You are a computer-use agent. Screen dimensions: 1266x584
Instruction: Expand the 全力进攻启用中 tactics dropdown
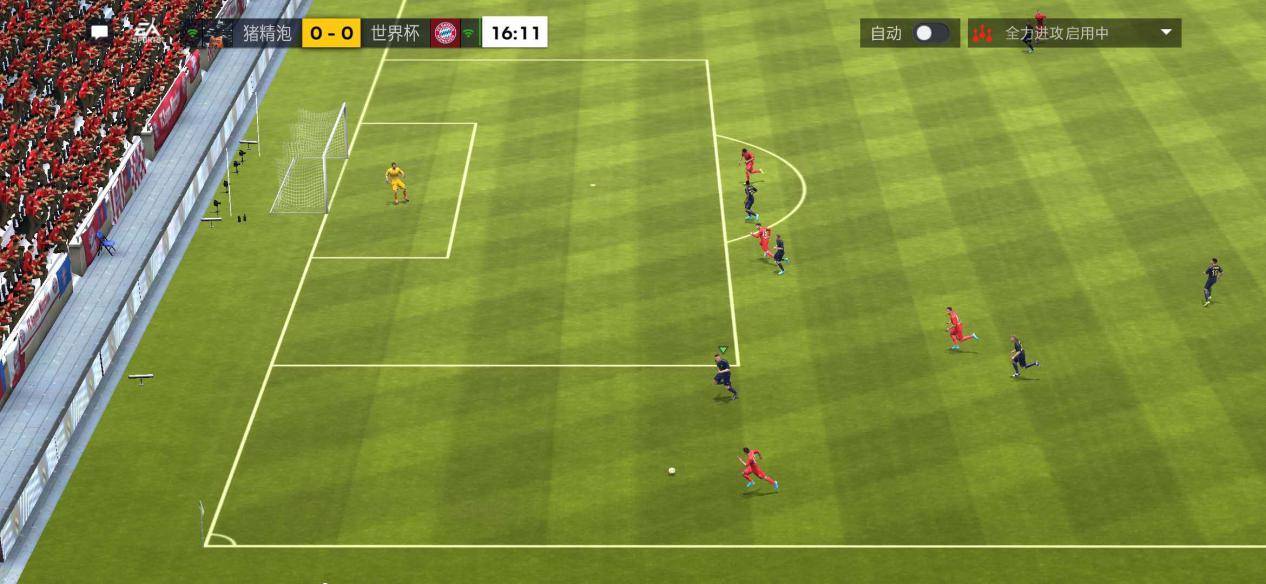1165,33
